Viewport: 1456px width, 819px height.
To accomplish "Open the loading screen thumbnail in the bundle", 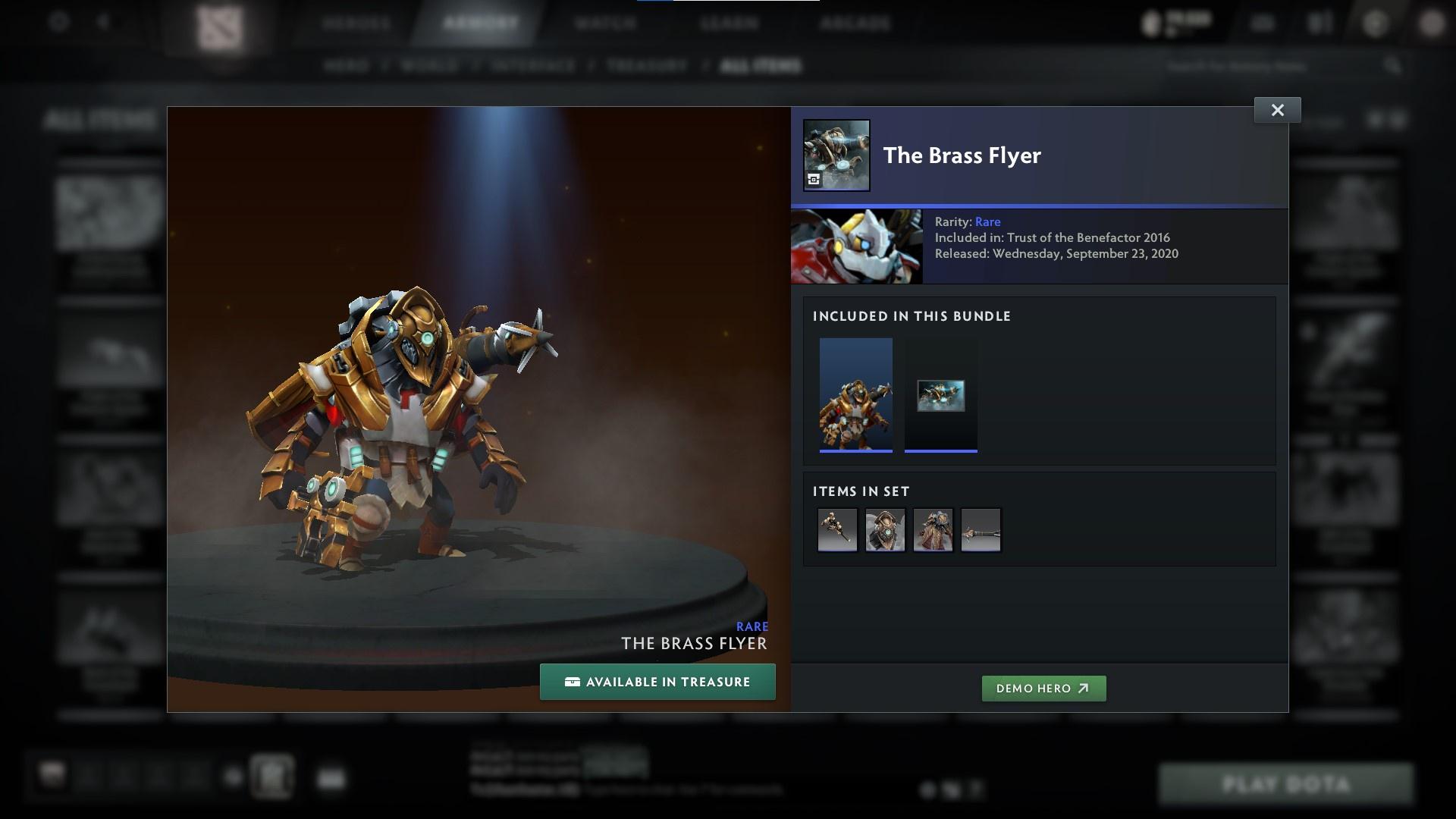I will [941, 394].
